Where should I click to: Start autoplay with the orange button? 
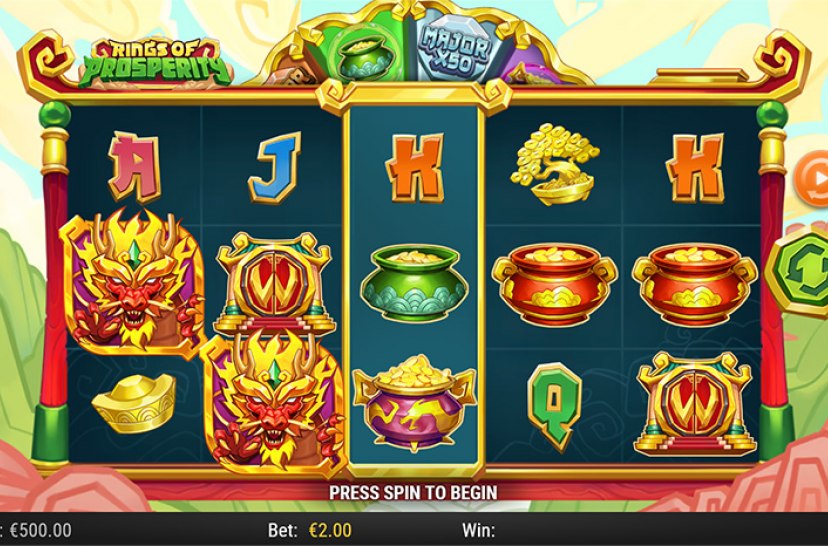coord(814,181)
